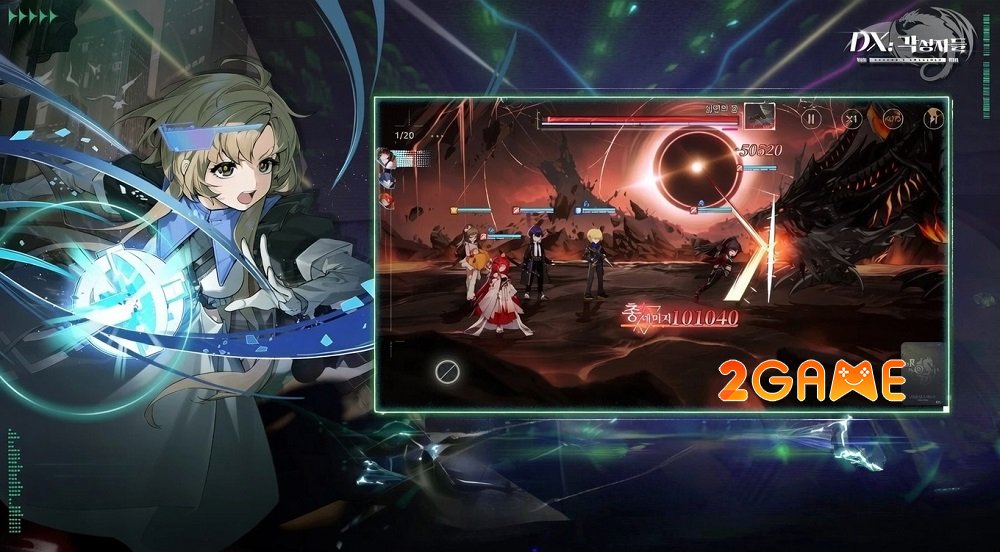Select the boss portrait thumbnail
Screen dimensions: 1000x552
pos(760,116)
